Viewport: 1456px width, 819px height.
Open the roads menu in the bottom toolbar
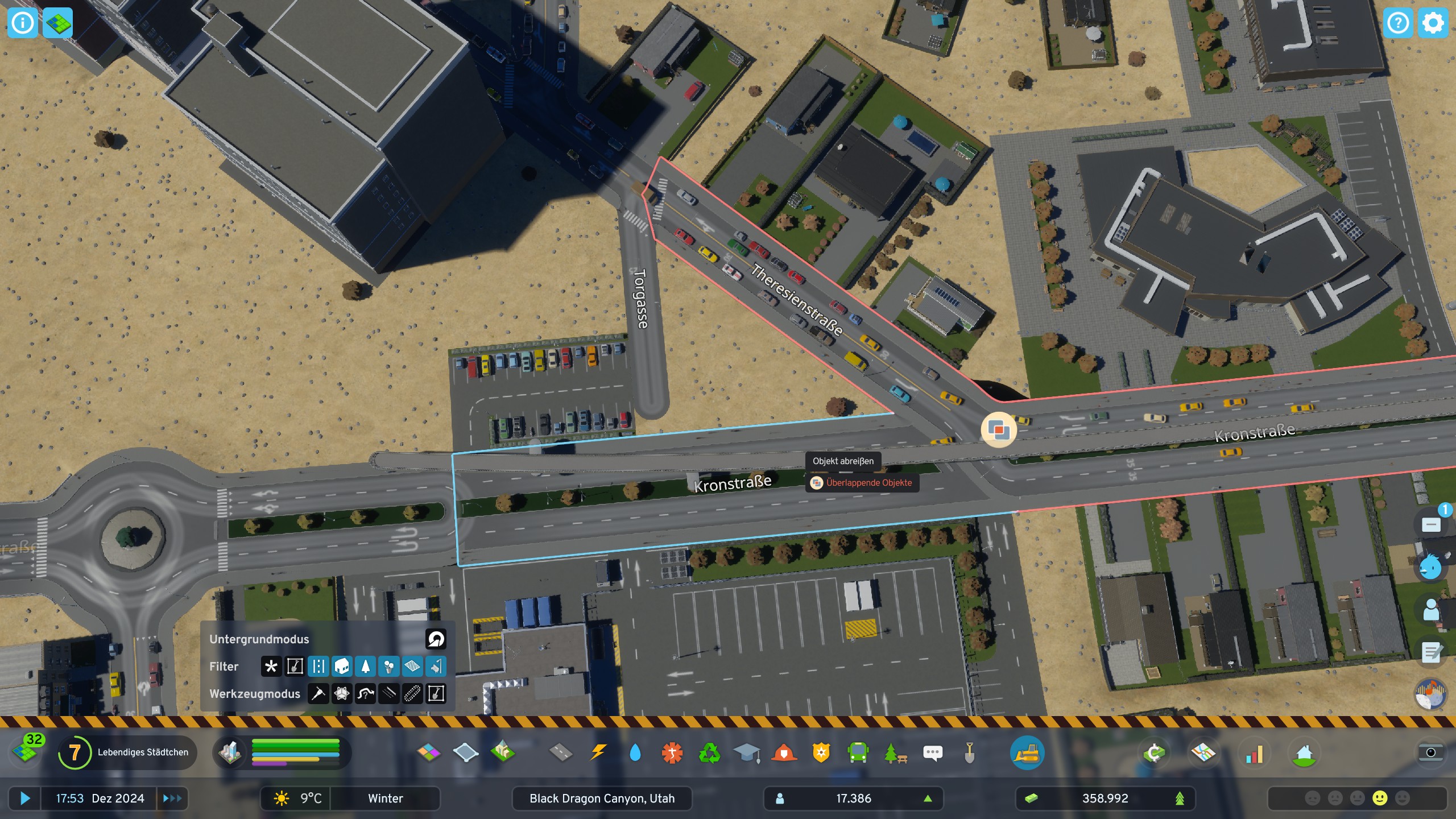(562, 752)
